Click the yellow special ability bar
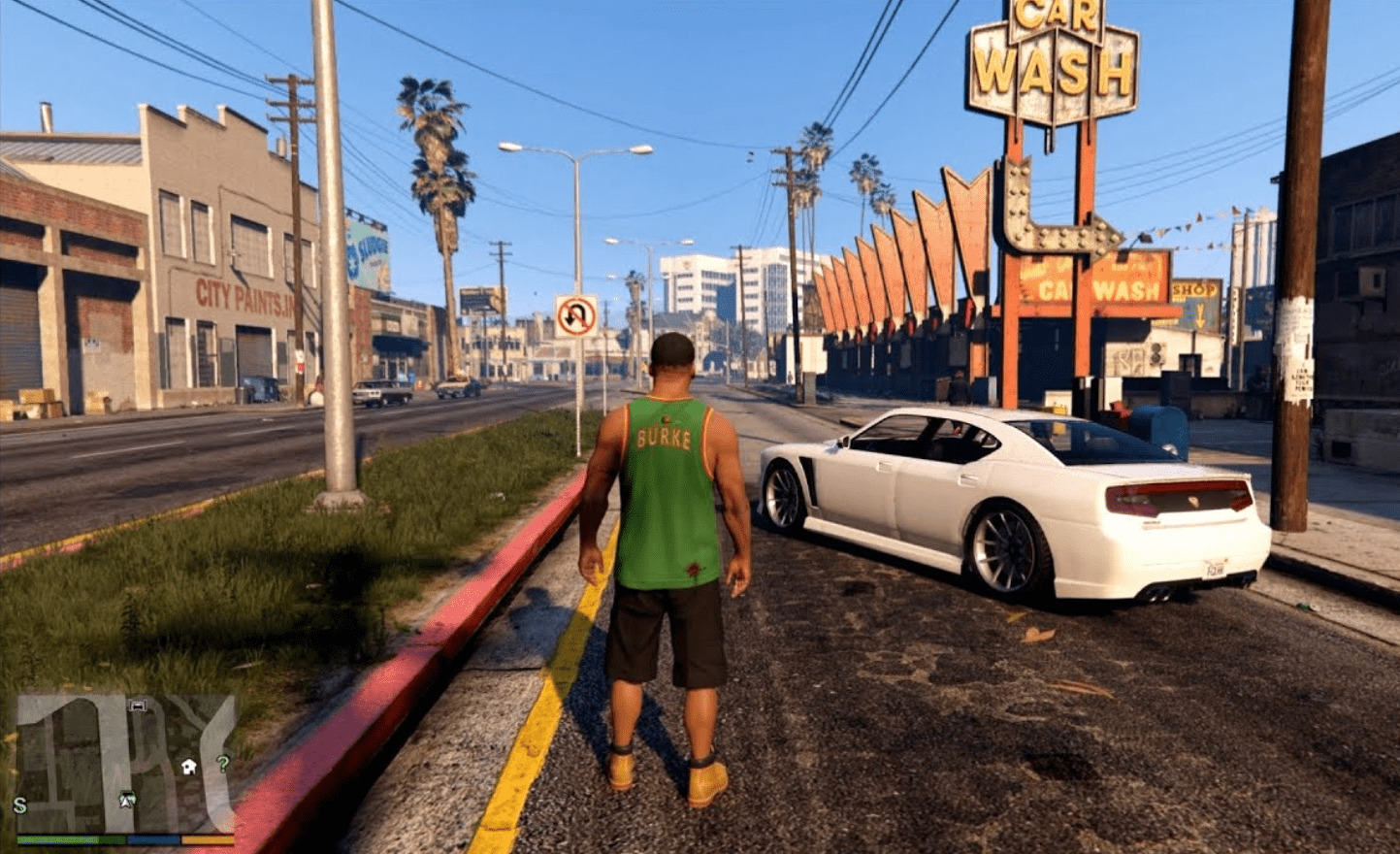This screenshot has width=1400, height=854. pos(206,838)
